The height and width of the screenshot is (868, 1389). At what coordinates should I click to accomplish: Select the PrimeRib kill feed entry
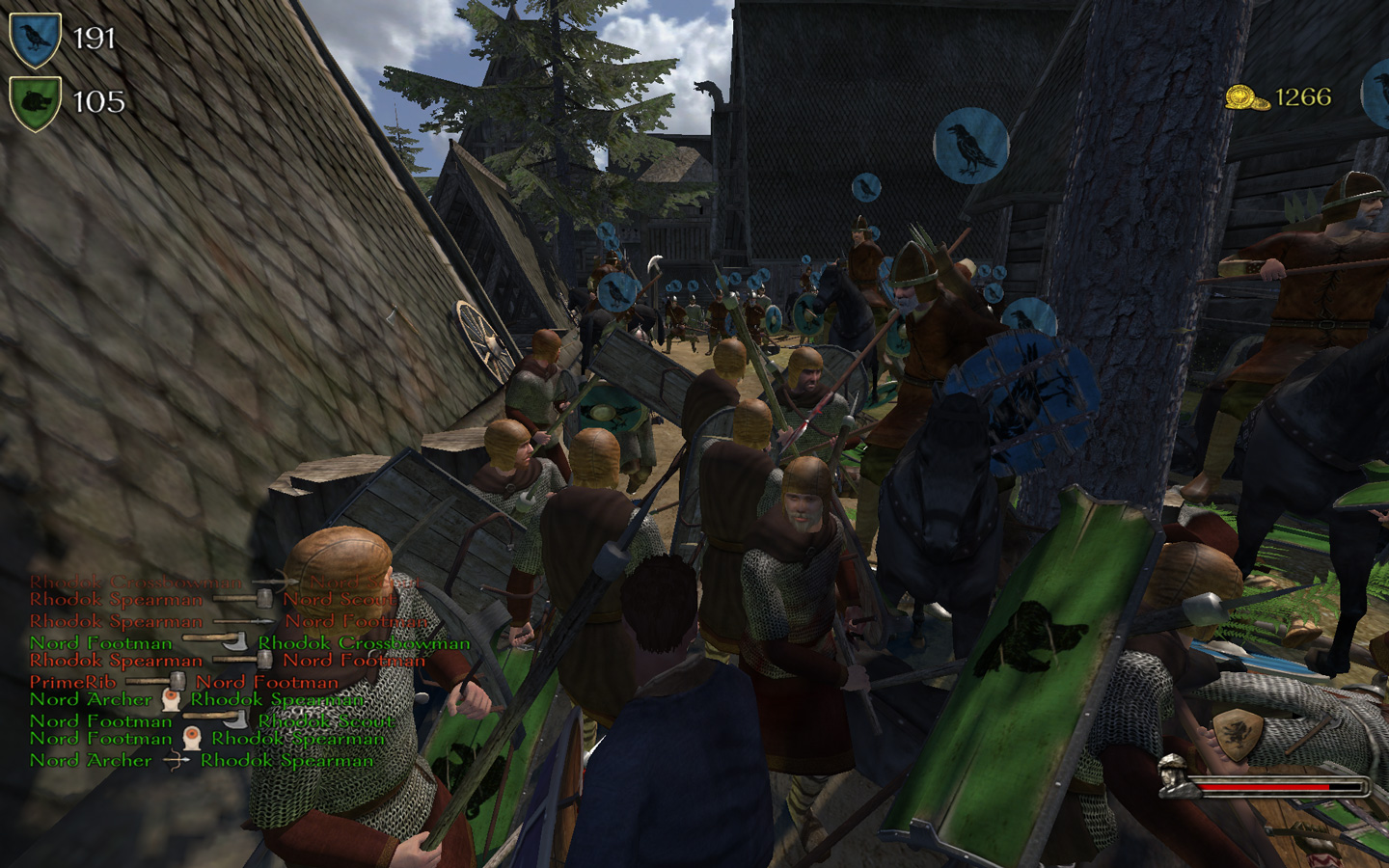click(x=72, y=682)
